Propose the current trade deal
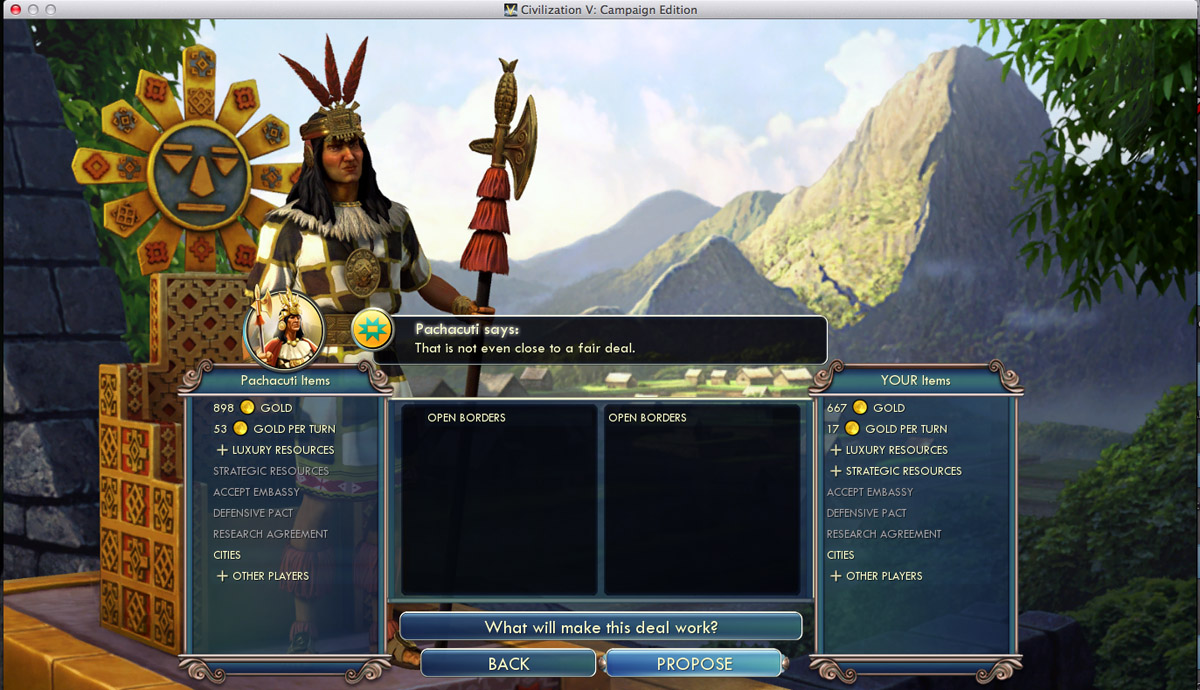Image resolution: width=1200 pixels, height=690 pixels. coord(694,664)
